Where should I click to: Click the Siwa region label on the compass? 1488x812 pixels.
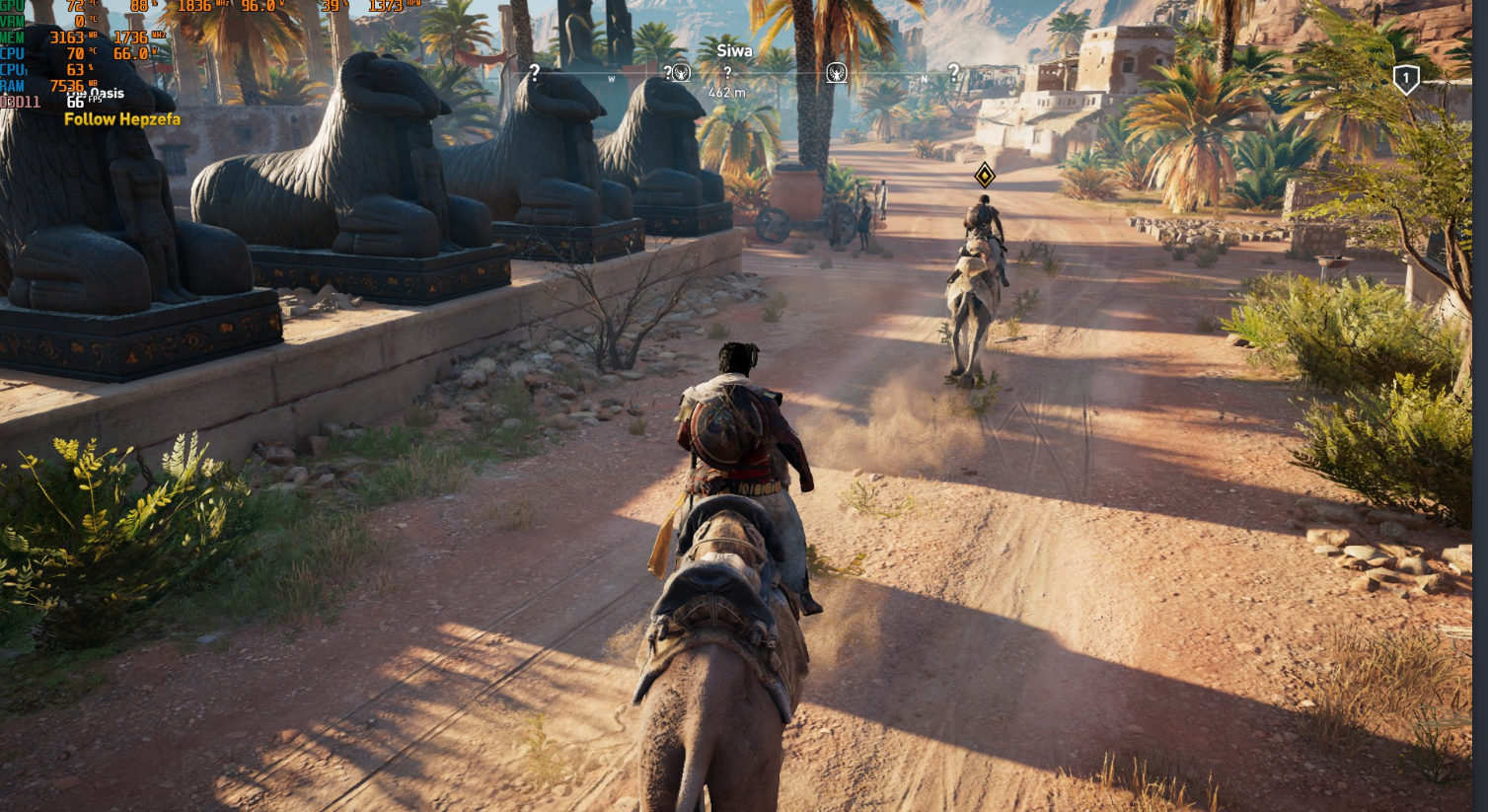(734, 51)
